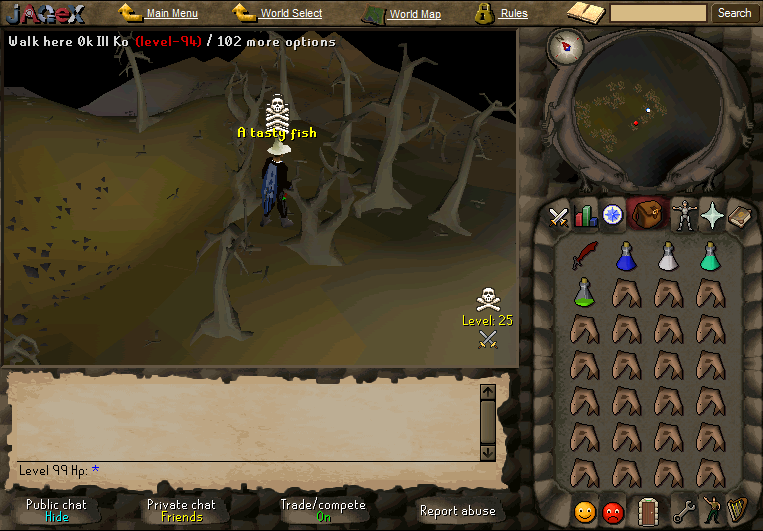Select the blue potion in inventory

point(627,257)
